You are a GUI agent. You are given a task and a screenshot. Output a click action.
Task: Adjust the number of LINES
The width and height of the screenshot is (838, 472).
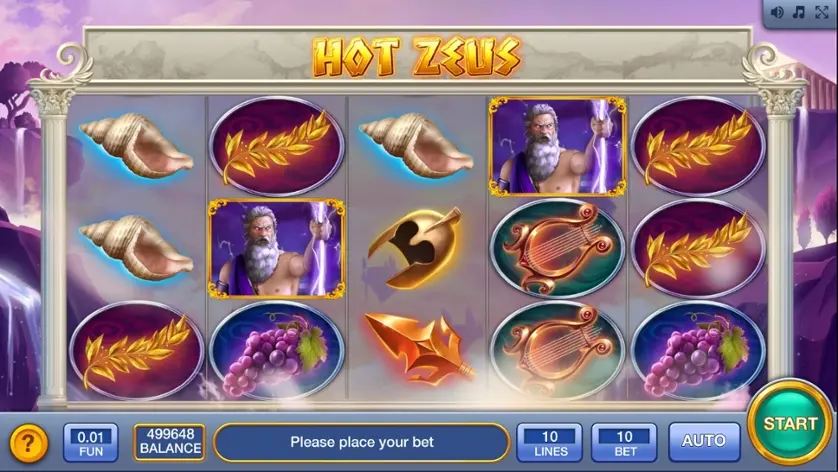tap(549, 441)
